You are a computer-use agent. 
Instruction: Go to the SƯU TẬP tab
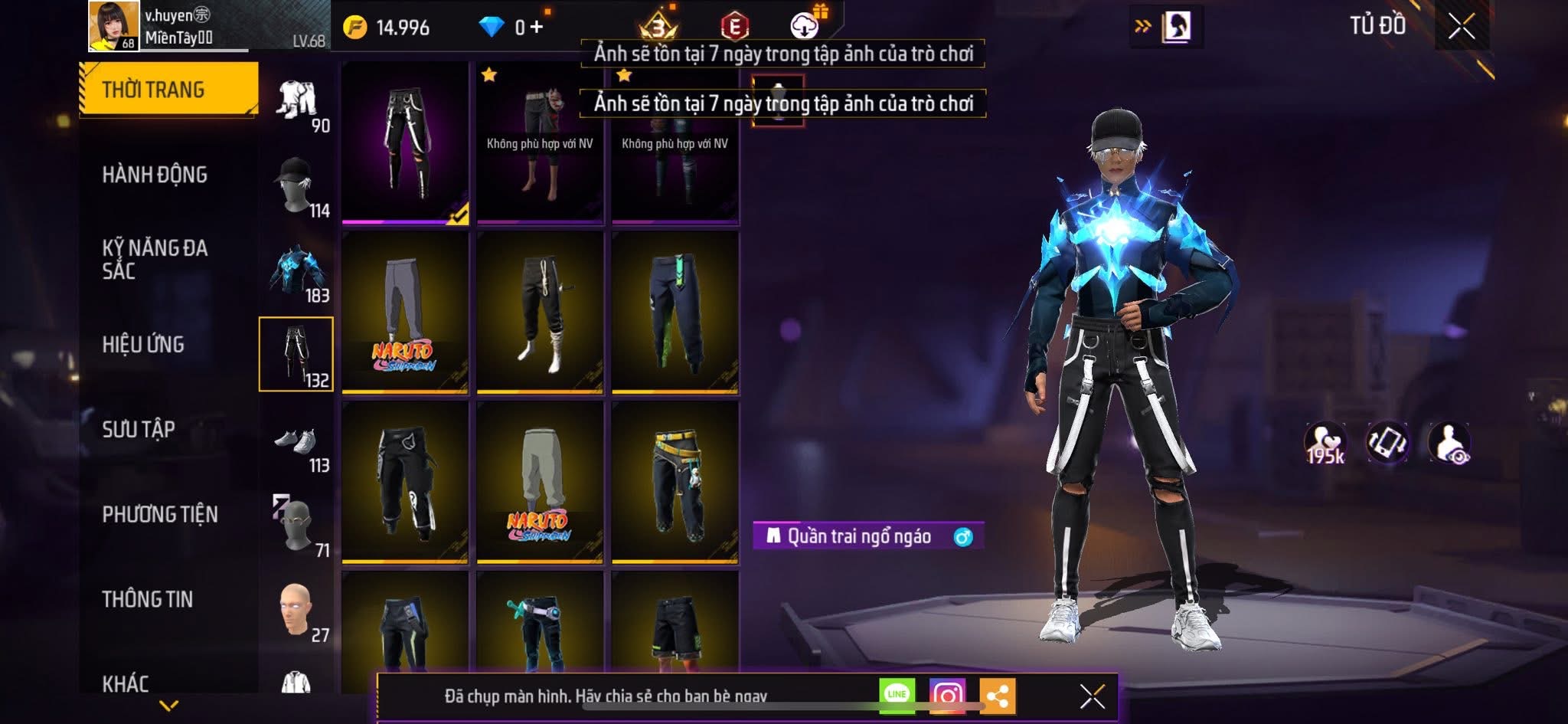click(139, 429)
